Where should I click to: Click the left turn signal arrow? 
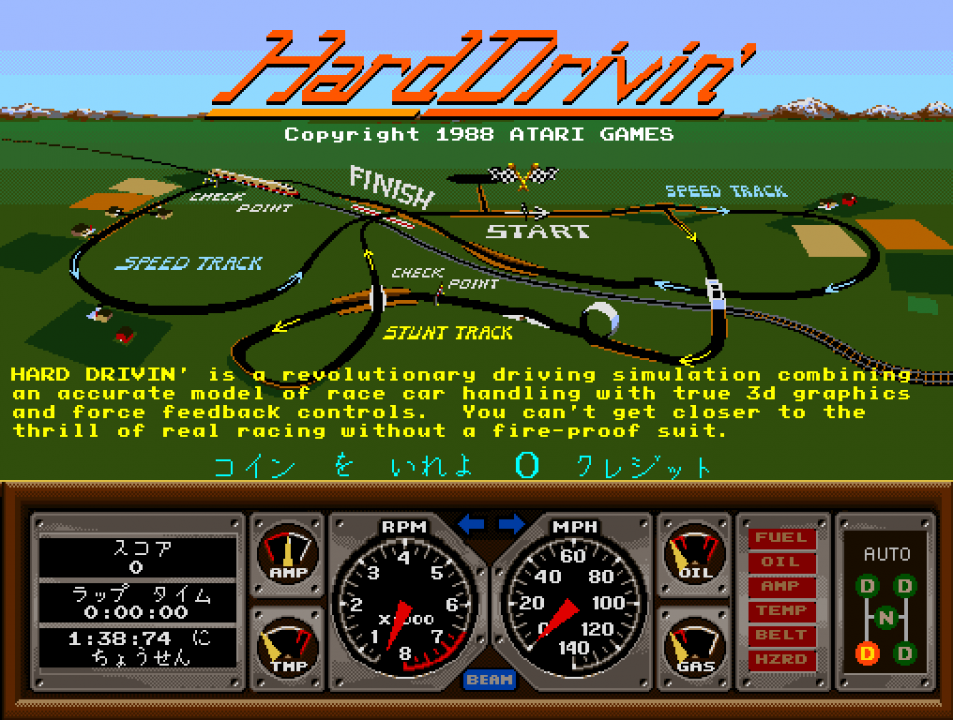point(471,524)
